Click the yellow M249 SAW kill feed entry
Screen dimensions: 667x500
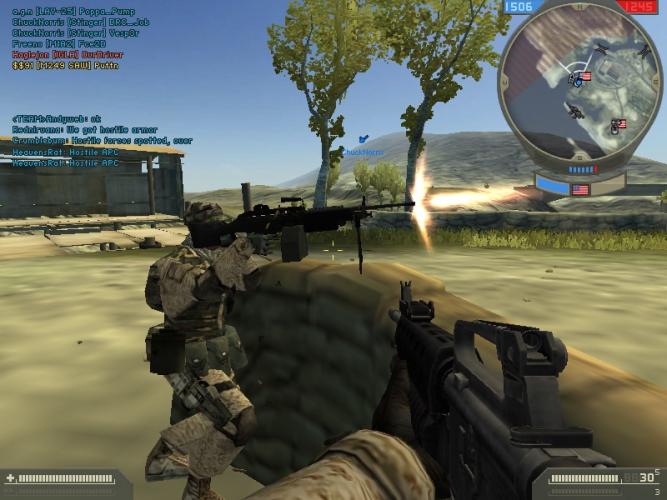click(x=65, y=66)
